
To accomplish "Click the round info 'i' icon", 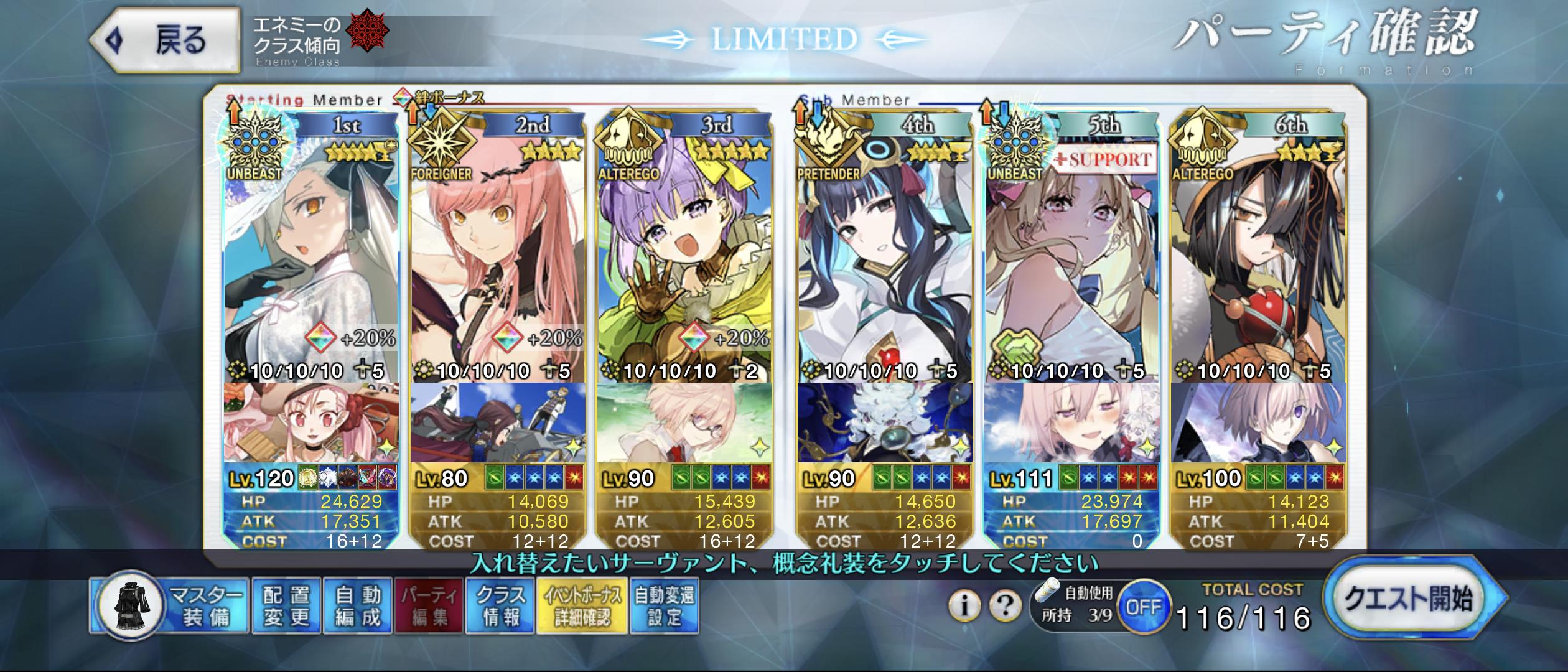I will [964, 605].
